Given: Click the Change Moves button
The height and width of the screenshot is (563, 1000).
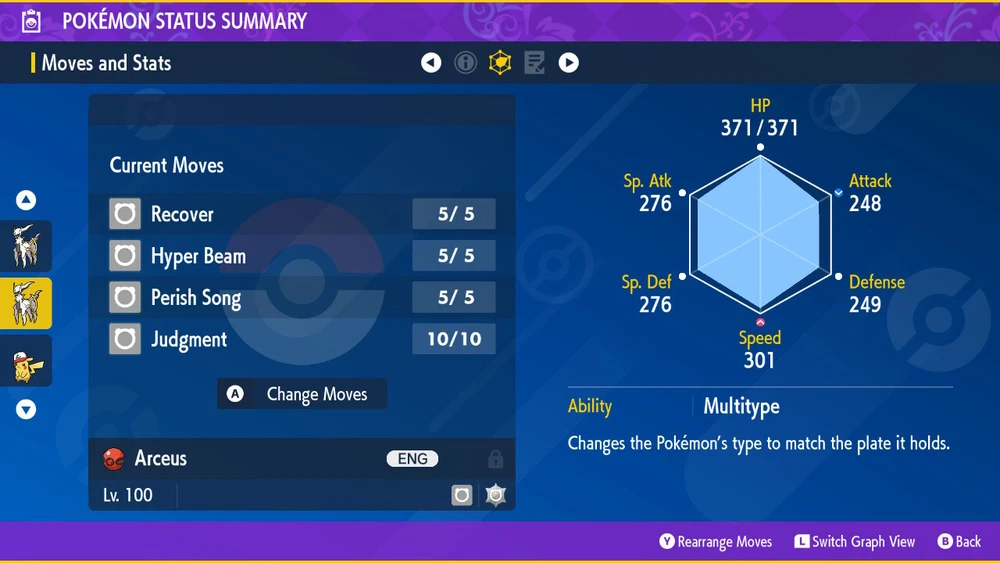Looking at the screenshot, I should tap(302, 394).
